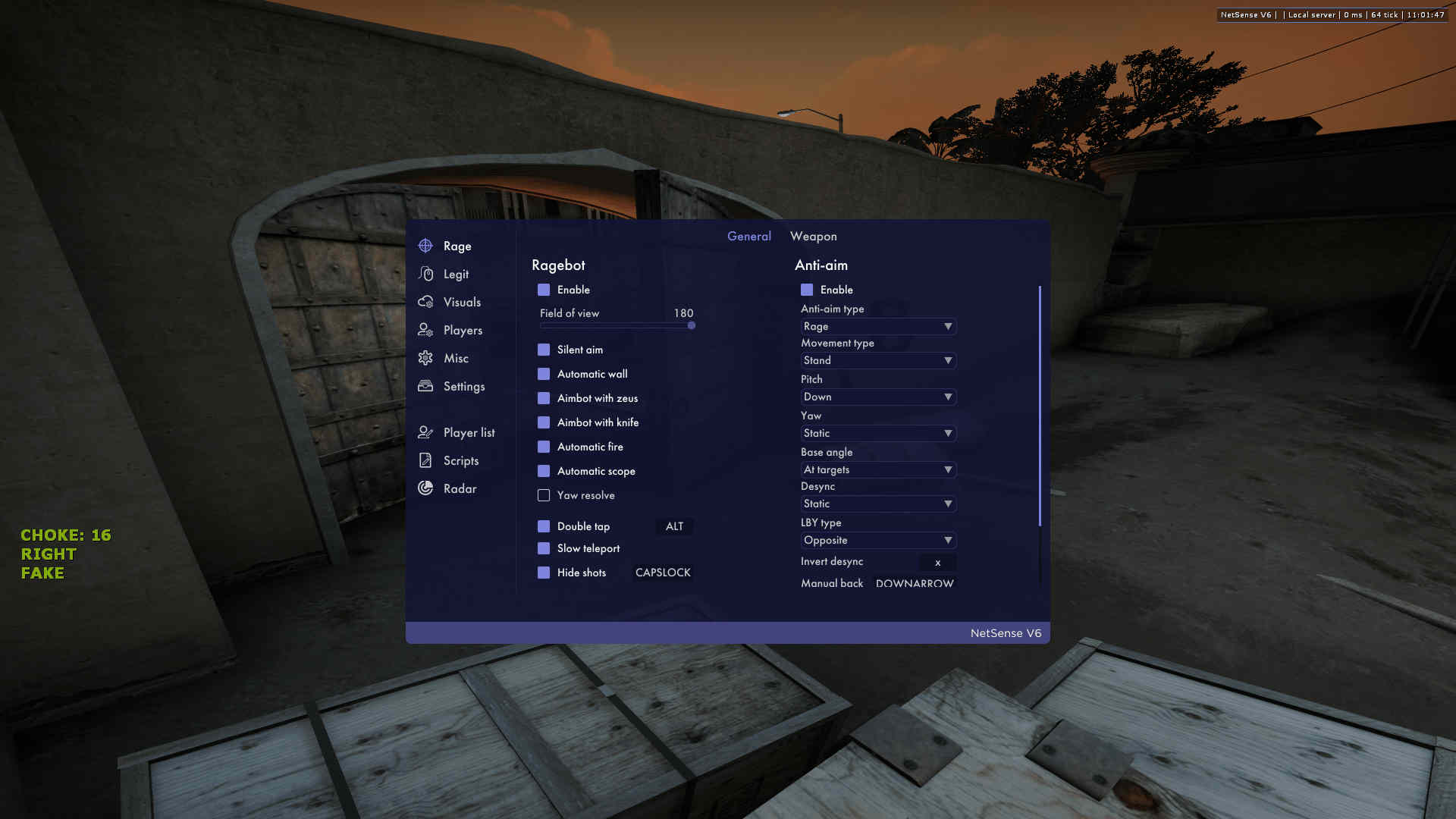The height and width of the screenshot is (819, 1456).
Task: Toggle Silent aim on
Action: (544, 350)
